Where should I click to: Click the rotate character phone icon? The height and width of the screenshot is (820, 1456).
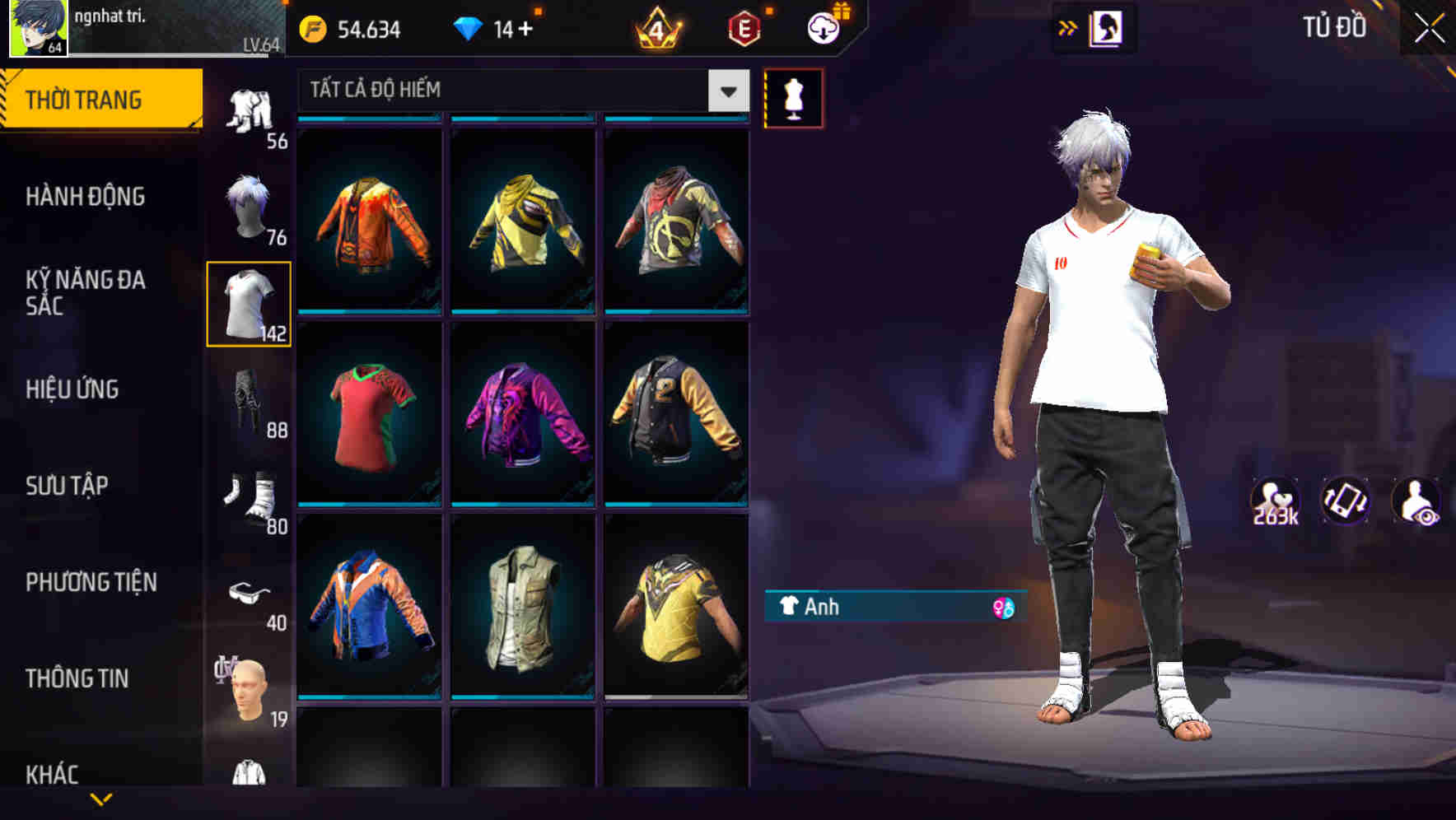click(x=1346, y=501)
